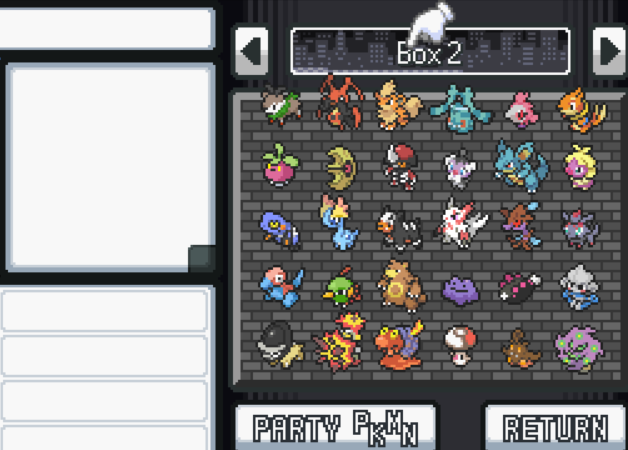Go to the previous storage box

click(251, 50)
